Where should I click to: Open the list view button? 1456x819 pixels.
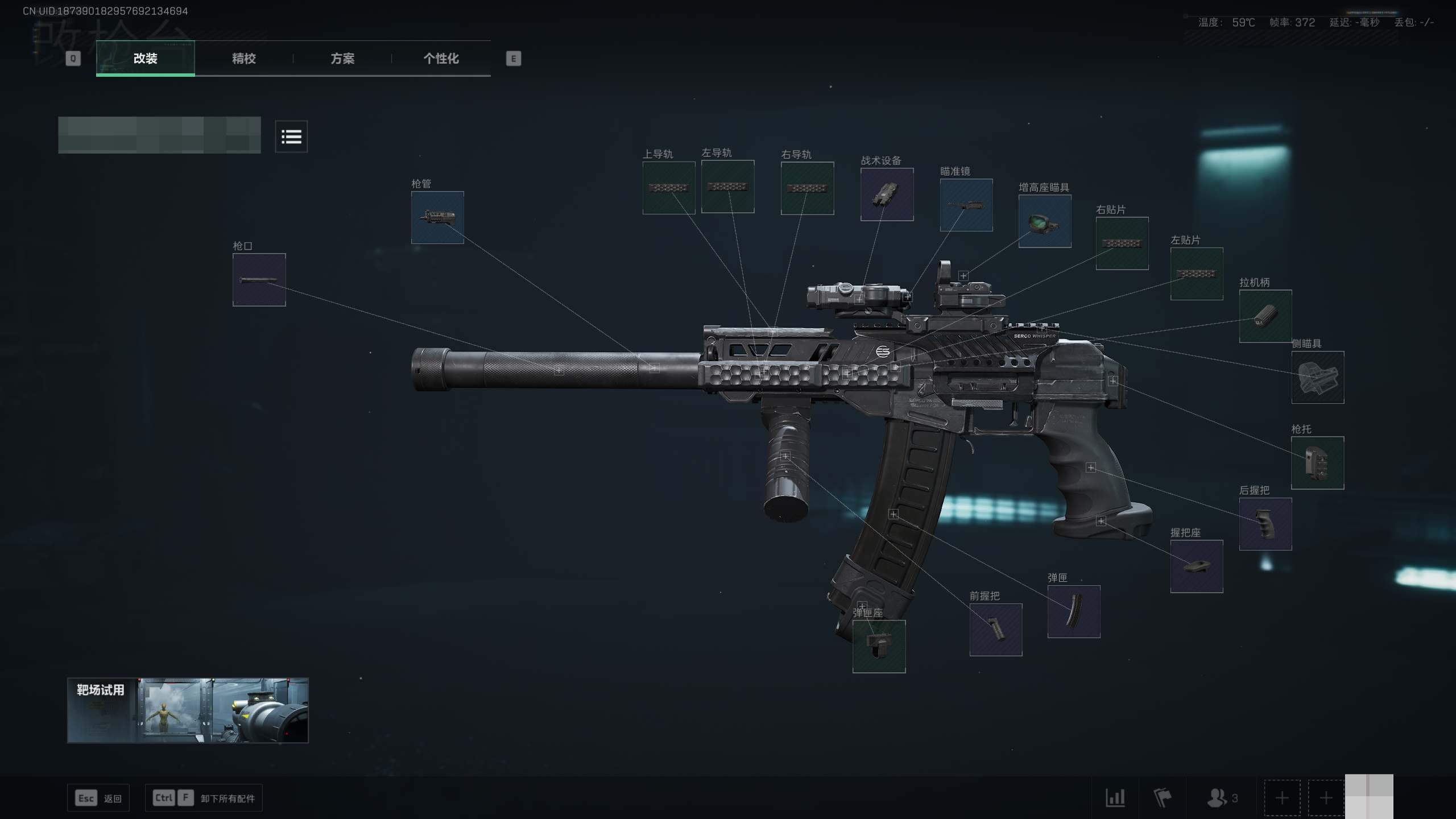pyautogui.click(x=291, y=136)
